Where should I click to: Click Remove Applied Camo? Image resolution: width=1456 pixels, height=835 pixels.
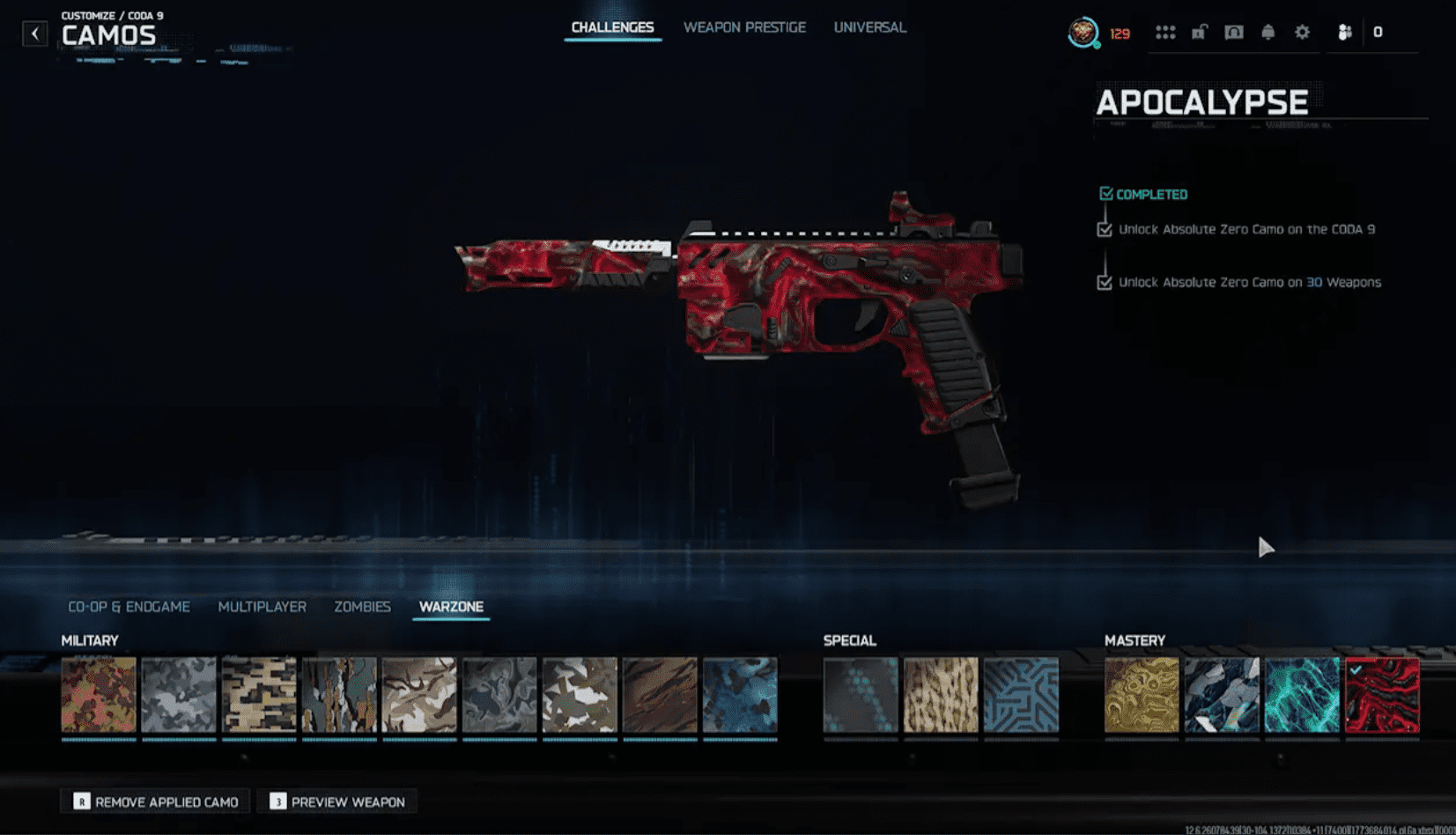[x=156, y=802]
